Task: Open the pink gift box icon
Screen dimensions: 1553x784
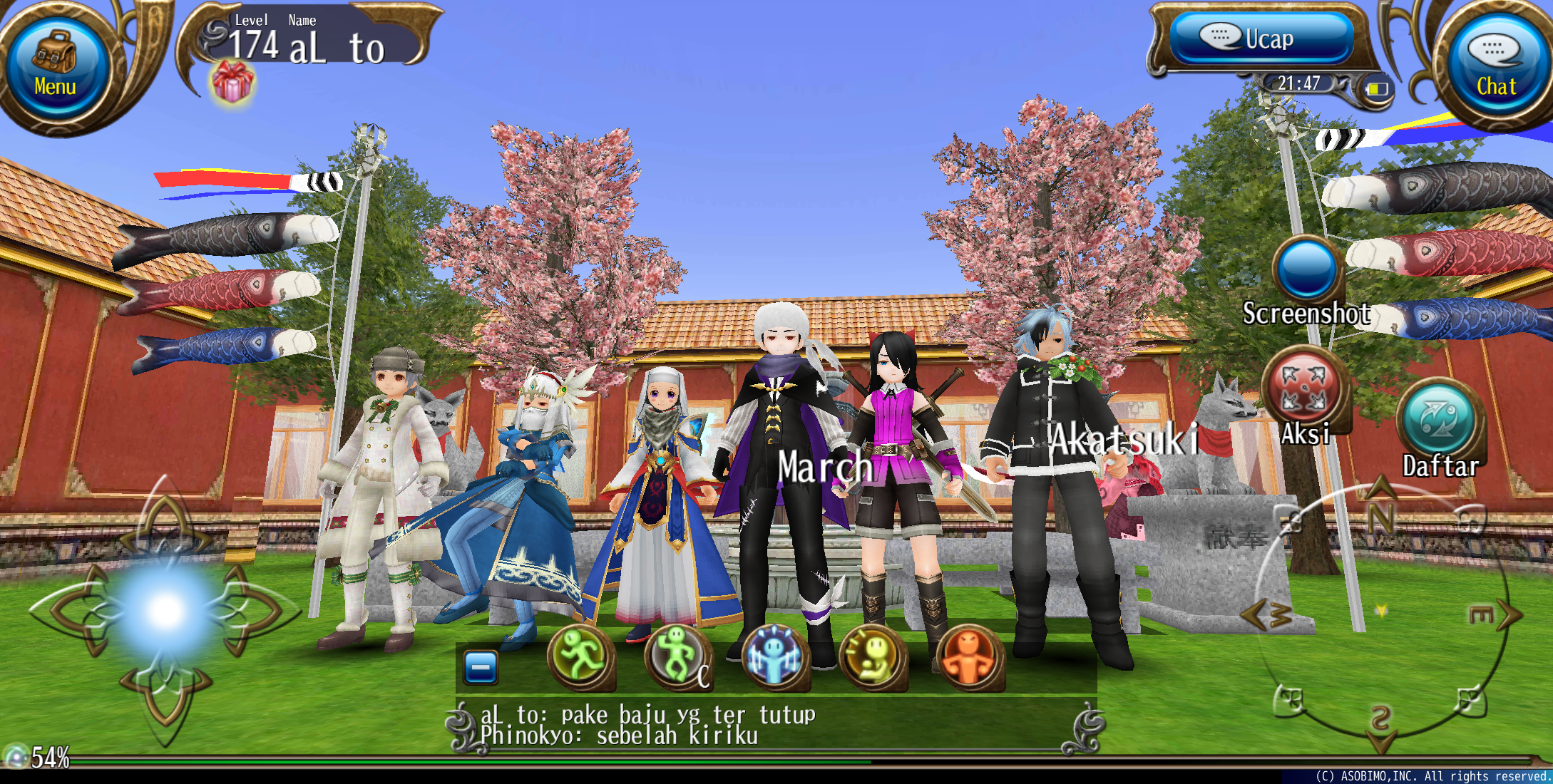Action: tap(232, 81)
